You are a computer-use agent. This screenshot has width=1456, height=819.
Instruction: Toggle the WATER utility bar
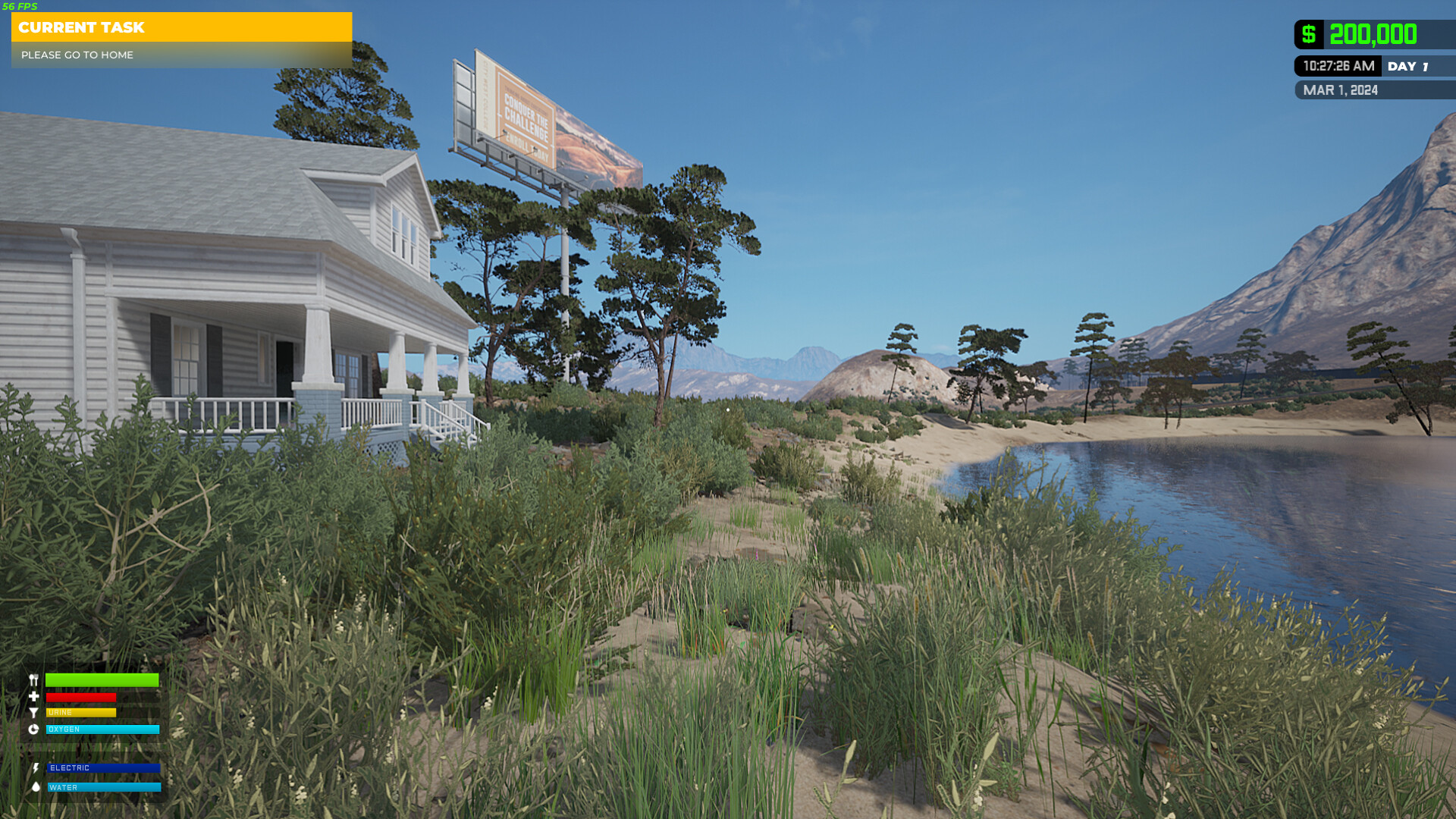(102, 787)
